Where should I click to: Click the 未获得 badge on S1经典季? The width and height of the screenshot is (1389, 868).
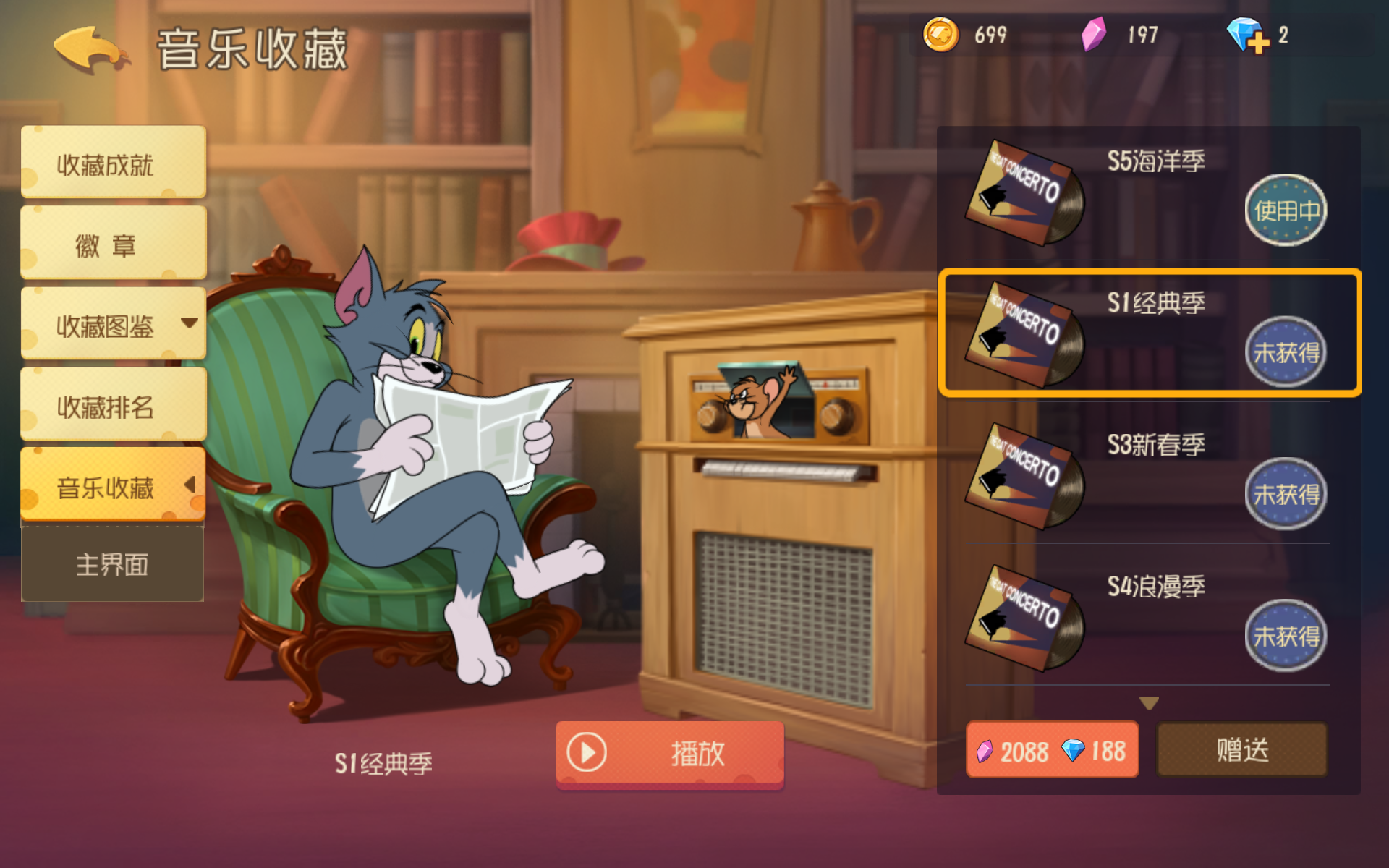coord(1286,352)
